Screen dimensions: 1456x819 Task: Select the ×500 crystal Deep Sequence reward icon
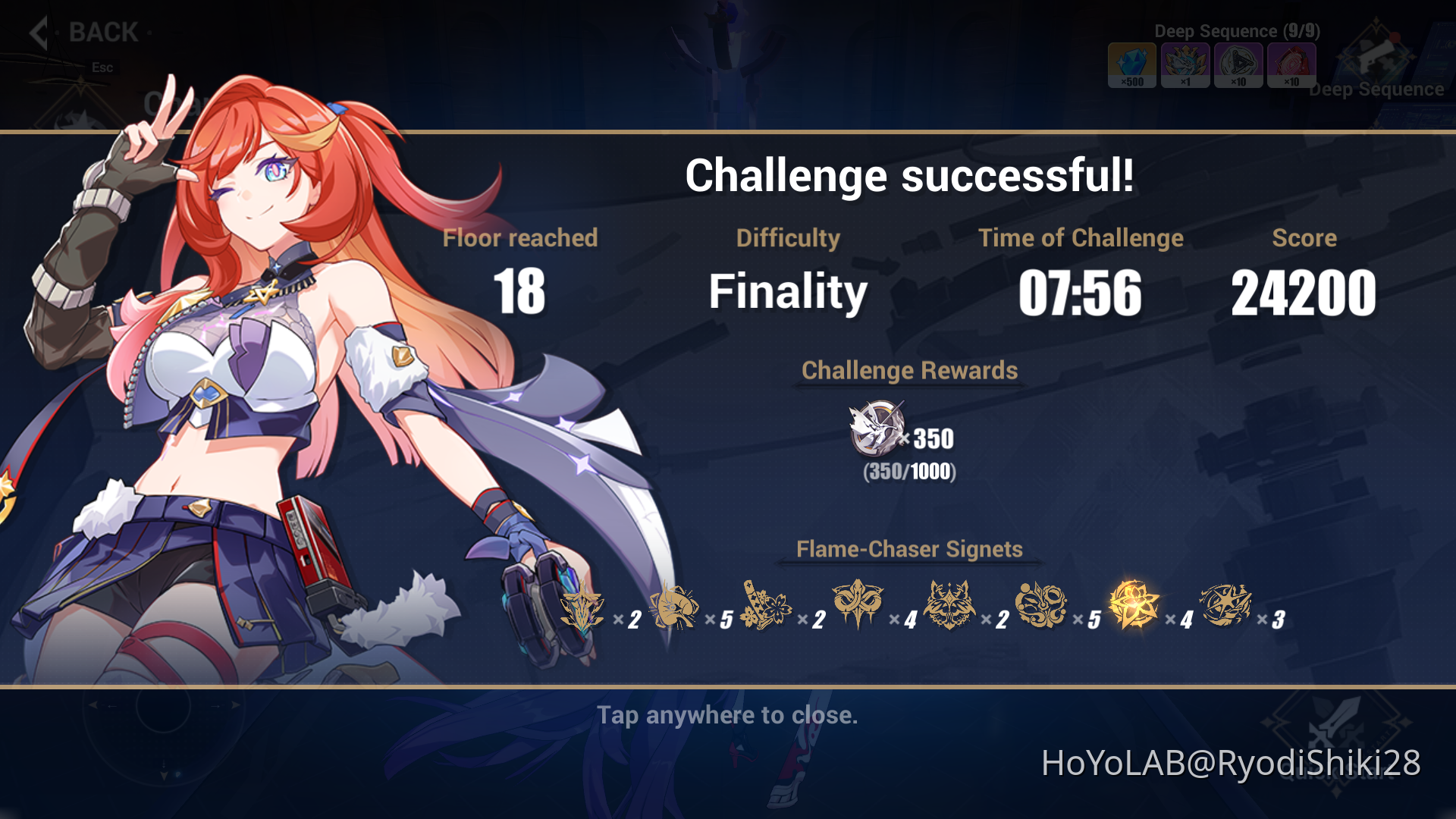click(x=1131, y=65)
